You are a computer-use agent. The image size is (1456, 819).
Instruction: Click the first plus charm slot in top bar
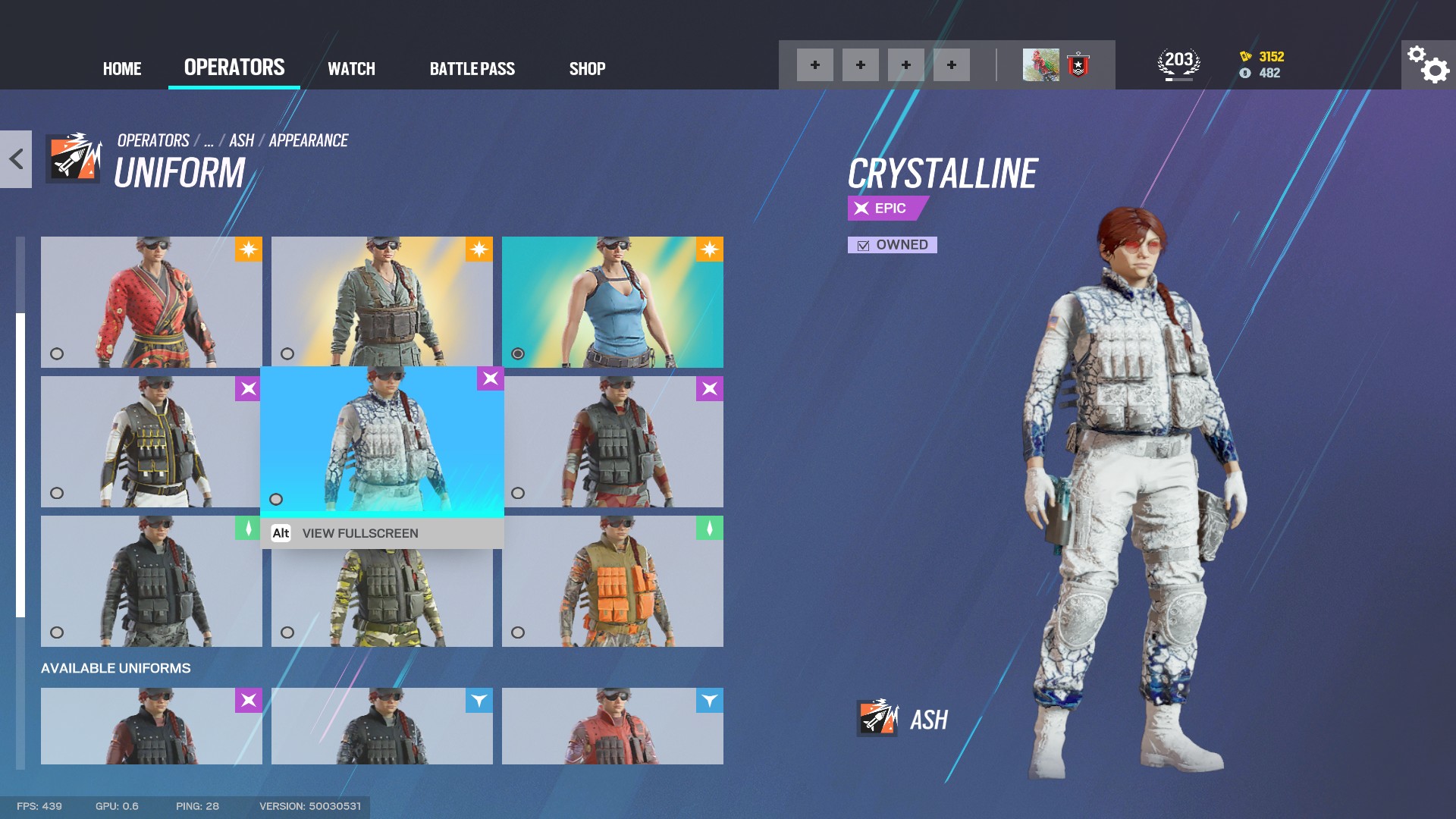pyautogui.click(x=815, y=64)
